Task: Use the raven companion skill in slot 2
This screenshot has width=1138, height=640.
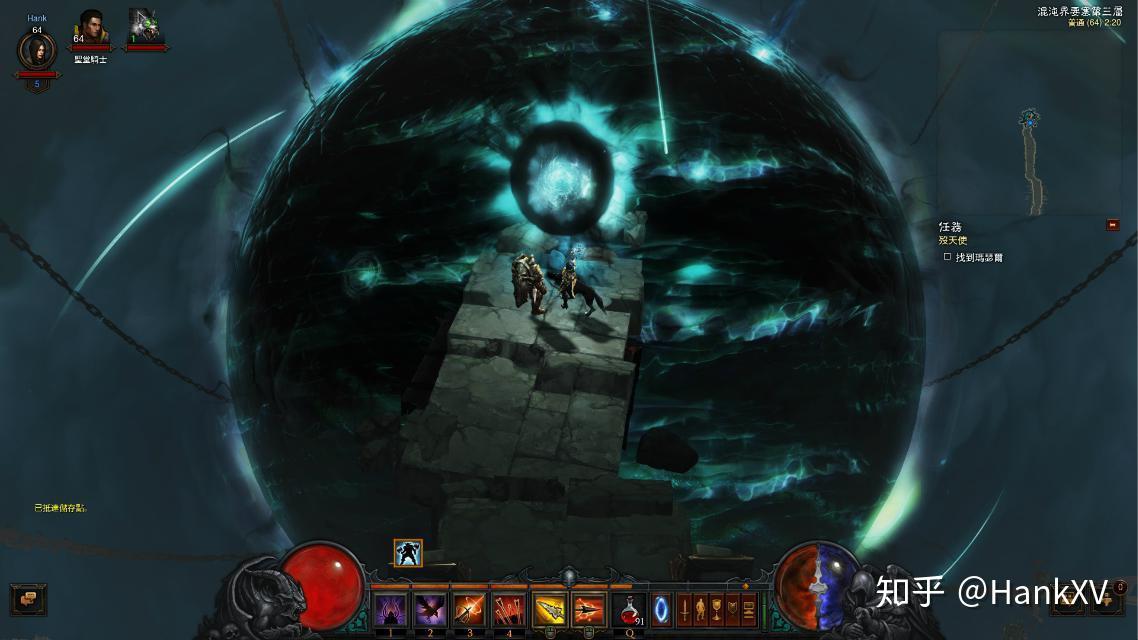Action: click(x=429, y=609)
